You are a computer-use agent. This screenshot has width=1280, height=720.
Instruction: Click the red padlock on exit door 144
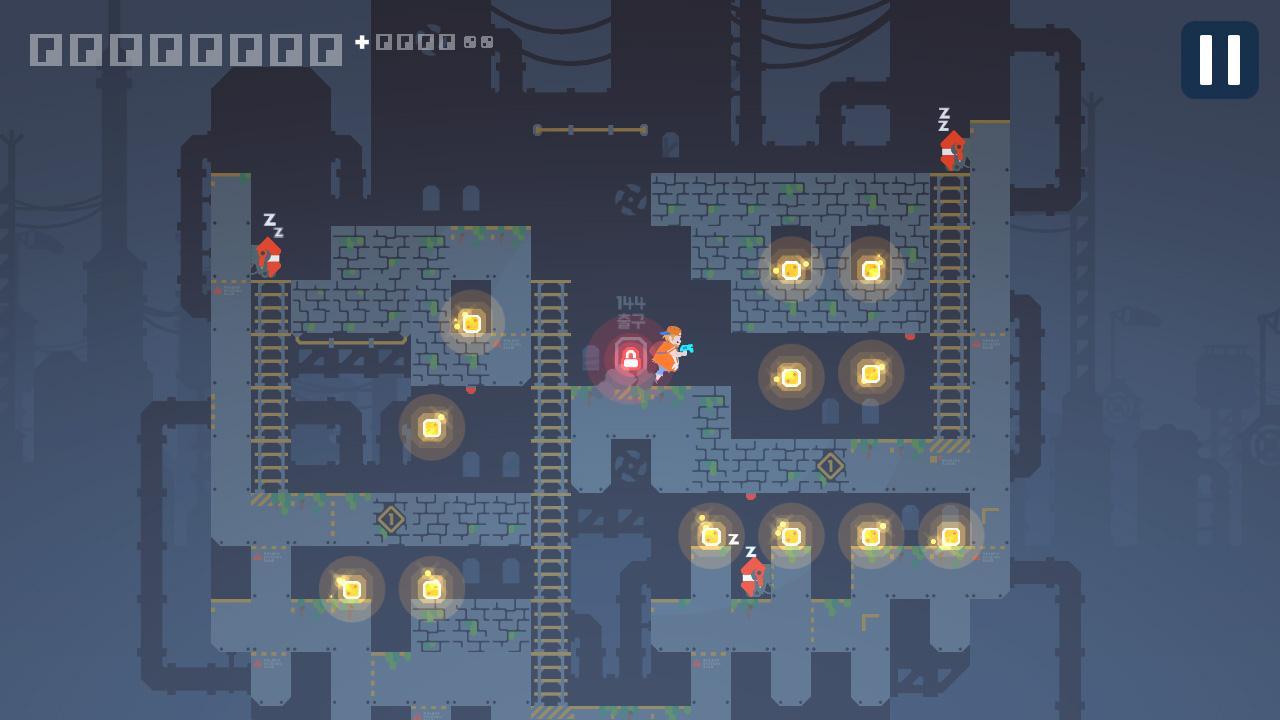click(x=630, y=358)
